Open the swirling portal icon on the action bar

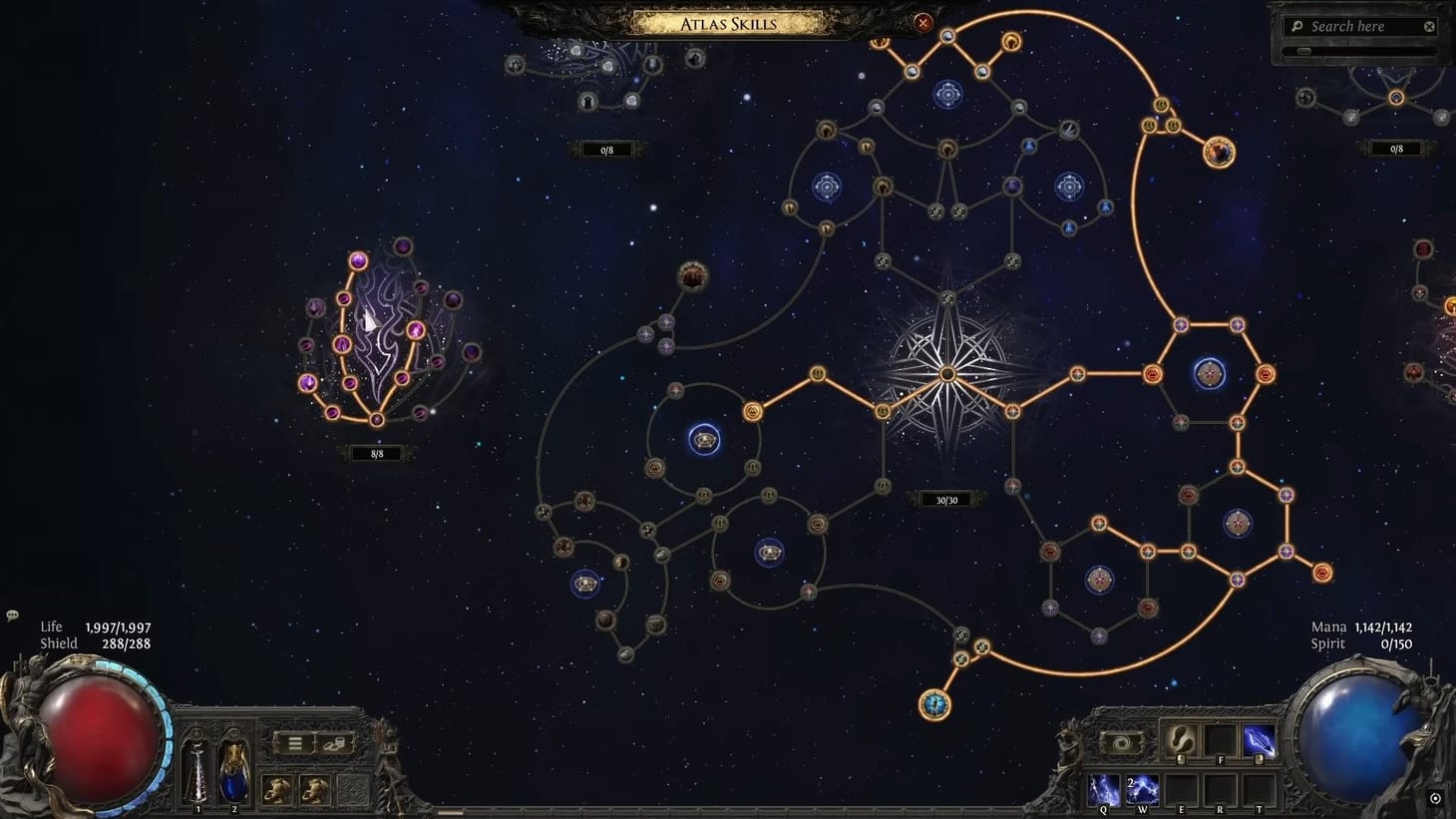1121,741
